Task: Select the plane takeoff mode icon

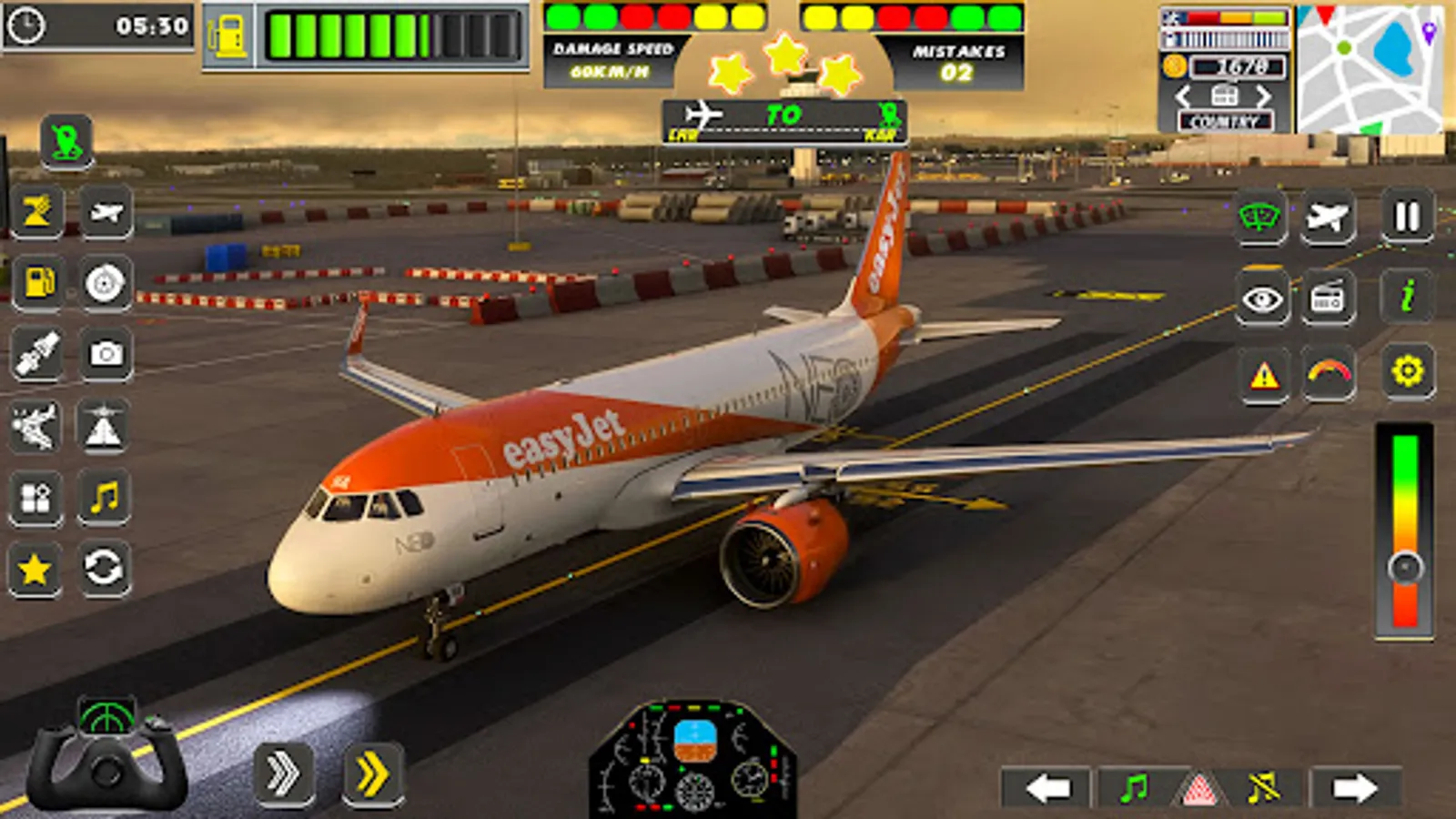Action: [1329, 217]
